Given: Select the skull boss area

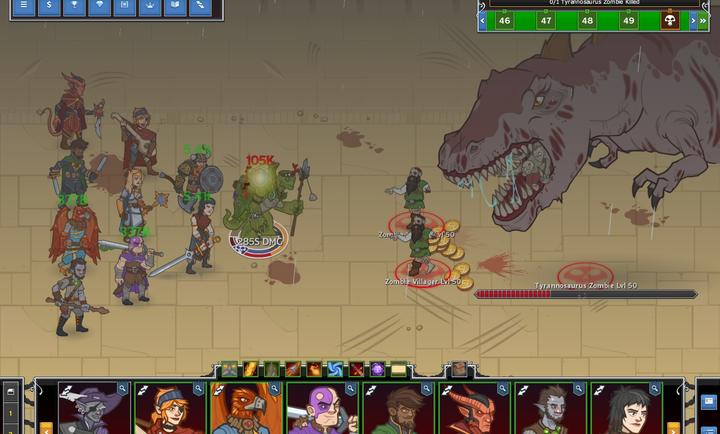Looking at the screenshot, I should click(669, 20).
